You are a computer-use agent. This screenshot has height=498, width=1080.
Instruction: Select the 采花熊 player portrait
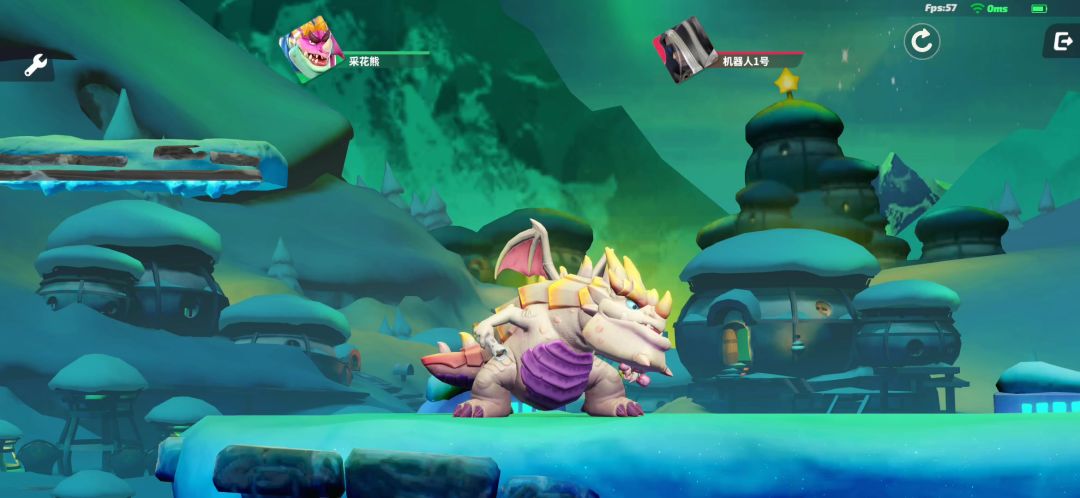311,52
